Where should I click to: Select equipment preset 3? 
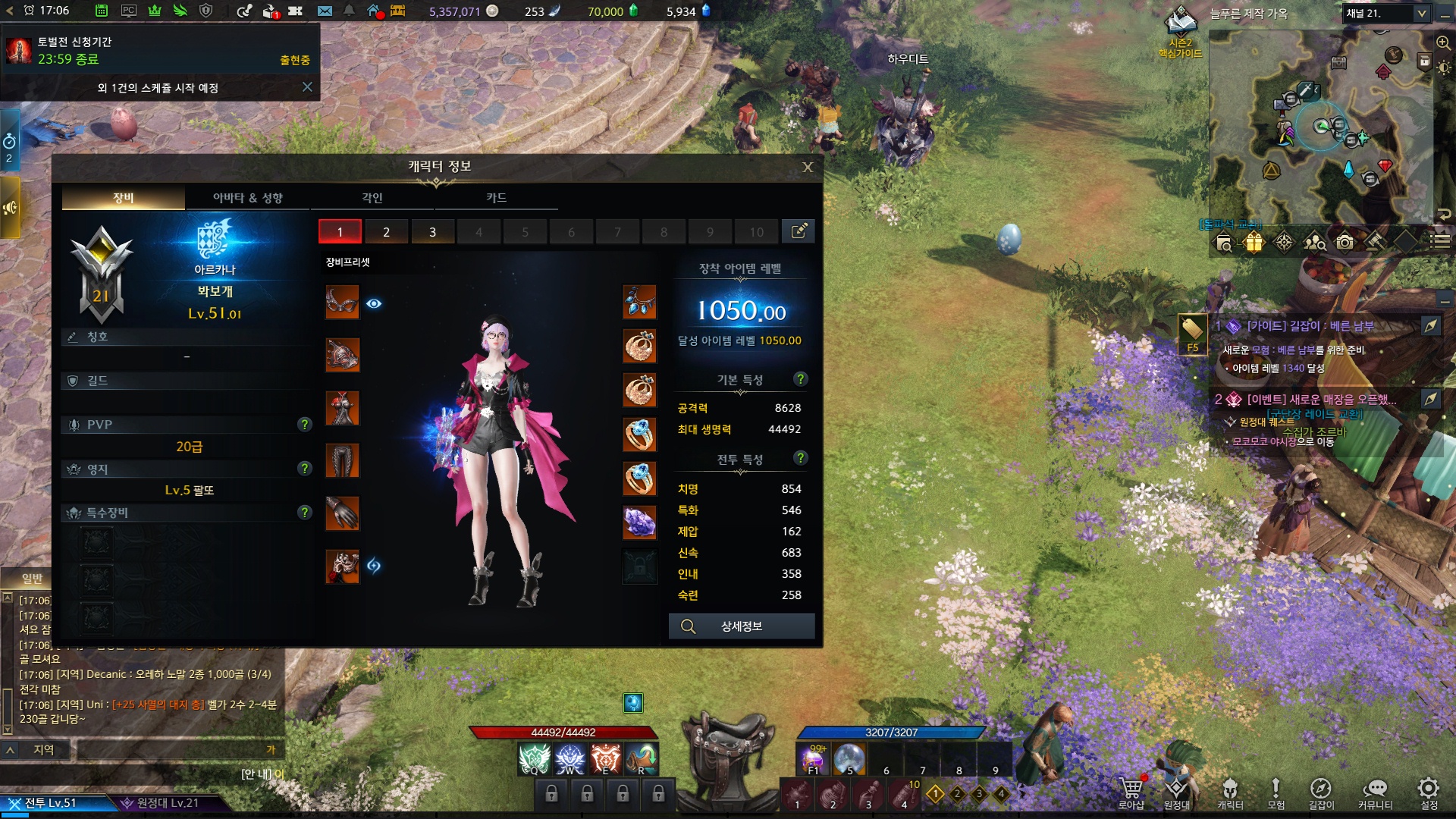coord(432,232)
